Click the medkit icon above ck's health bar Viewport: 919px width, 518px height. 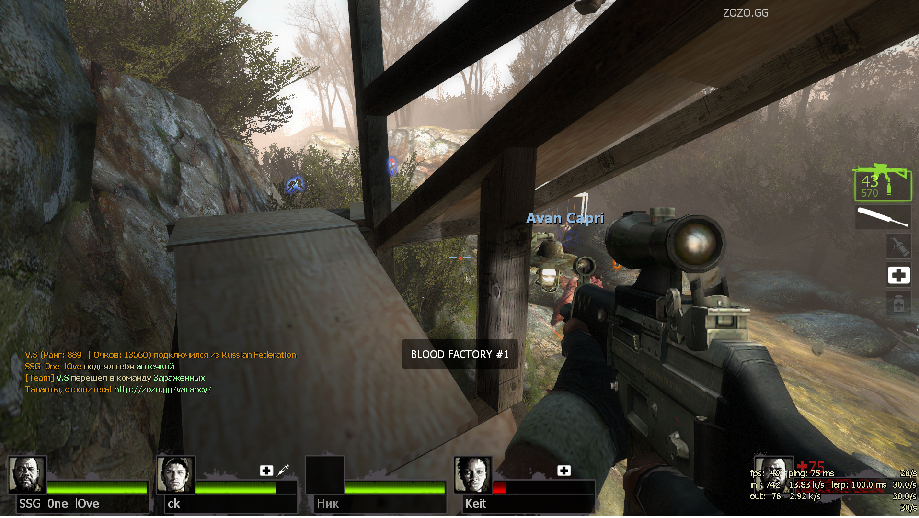tap(267, 470)
